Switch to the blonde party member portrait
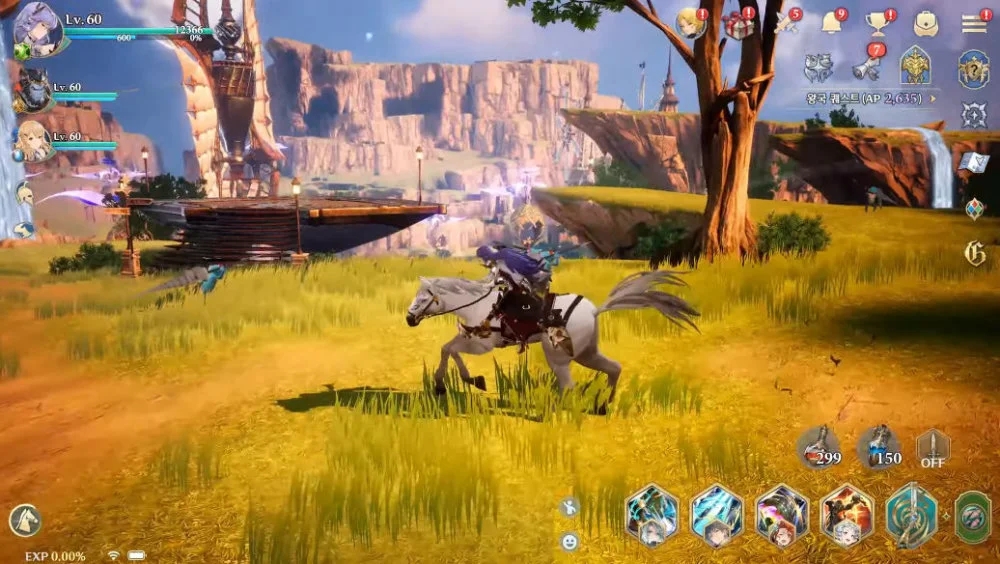 coord(32,141)
